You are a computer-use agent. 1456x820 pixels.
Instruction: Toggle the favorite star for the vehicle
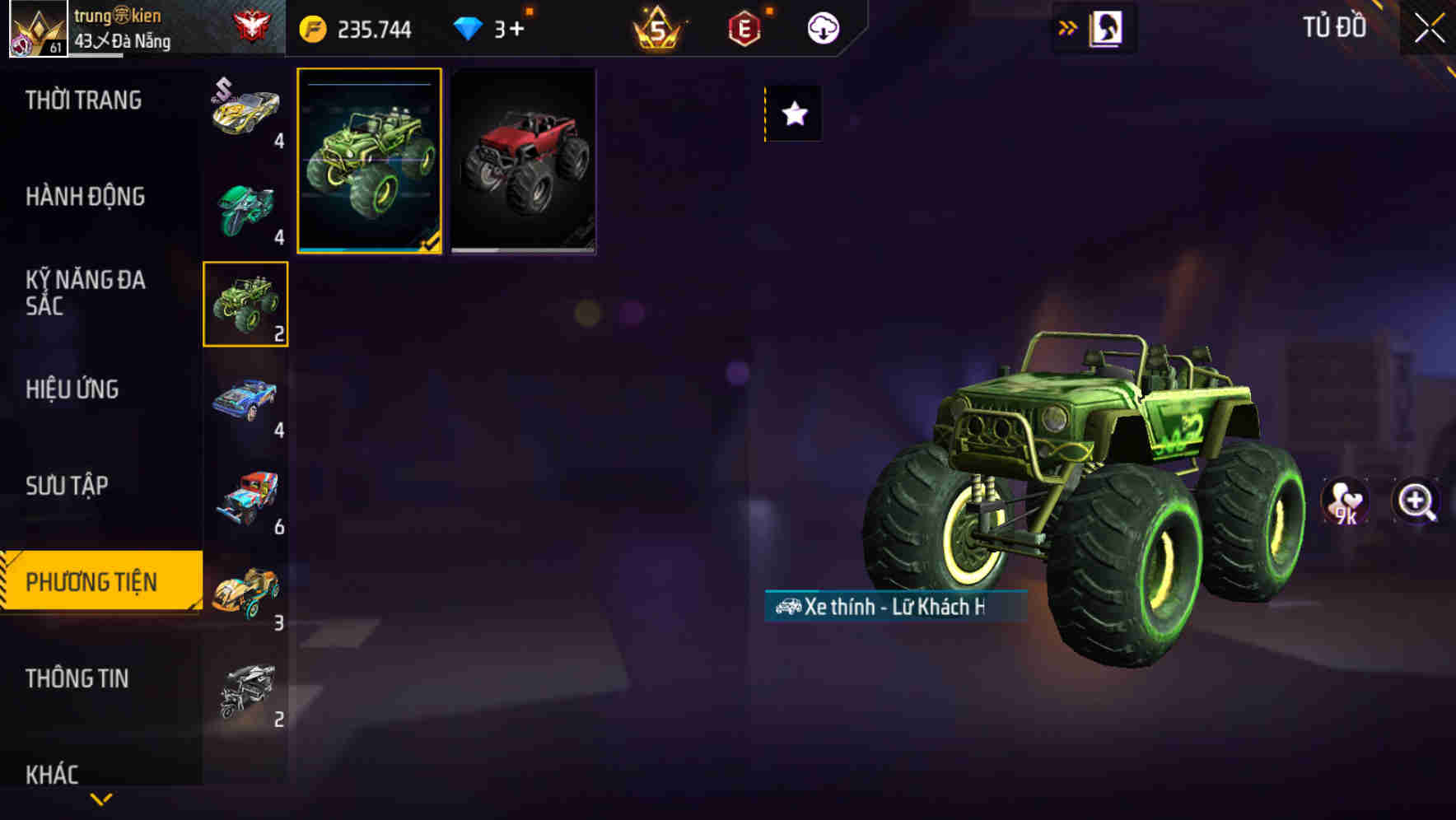(x=793, y=114)
